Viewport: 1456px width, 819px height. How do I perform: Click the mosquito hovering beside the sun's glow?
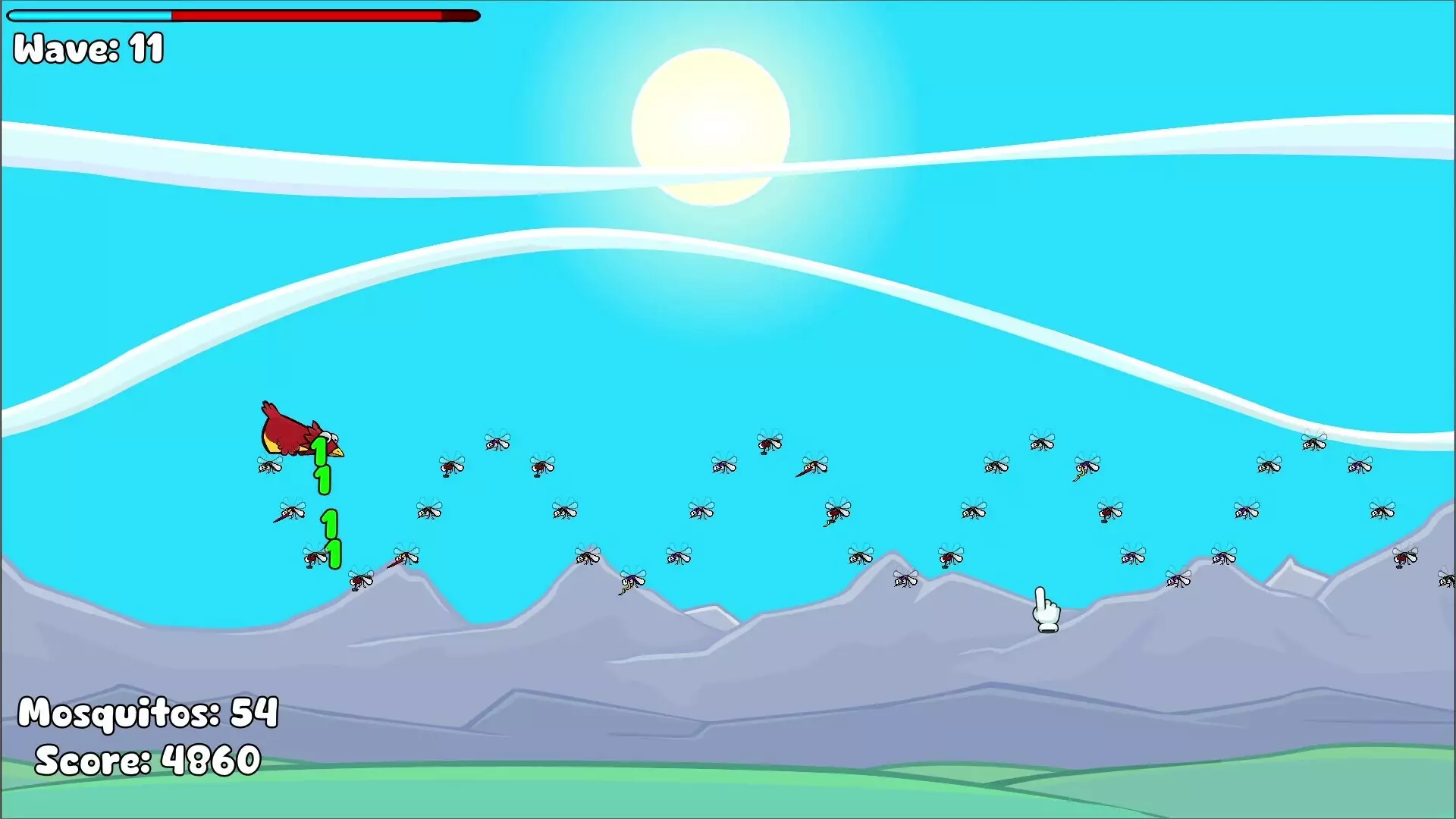(769, 444)
